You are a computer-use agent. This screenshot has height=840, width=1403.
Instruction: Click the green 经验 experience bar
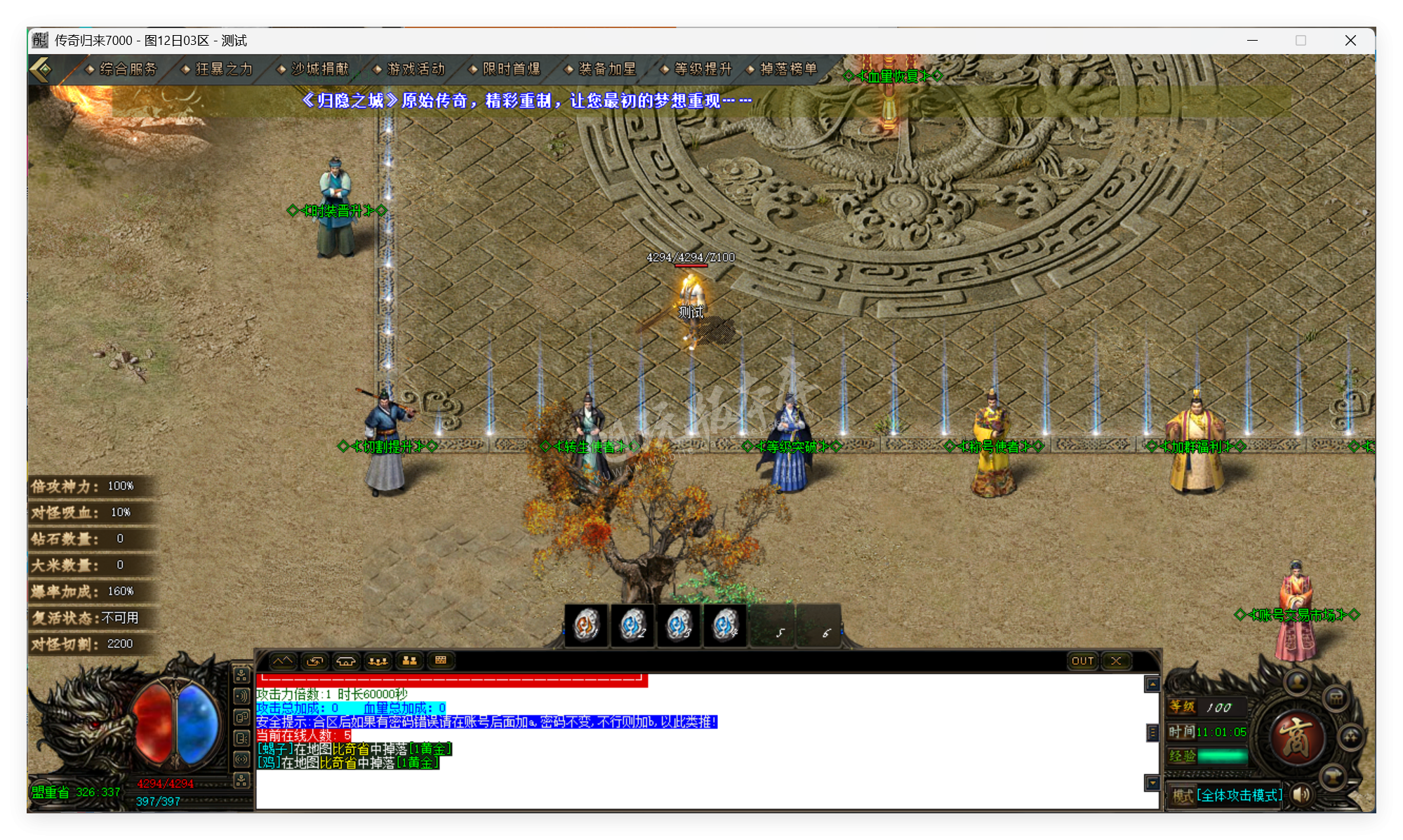coord(1223,756)
